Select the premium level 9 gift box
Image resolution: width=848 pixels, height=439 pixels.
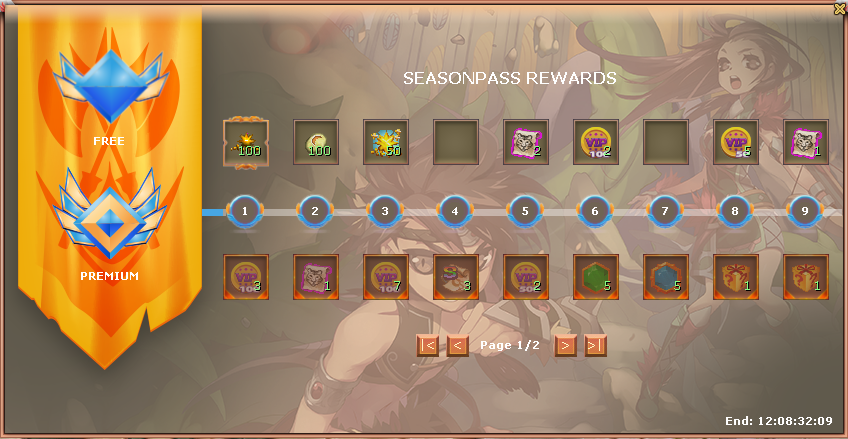coord(806,277)
